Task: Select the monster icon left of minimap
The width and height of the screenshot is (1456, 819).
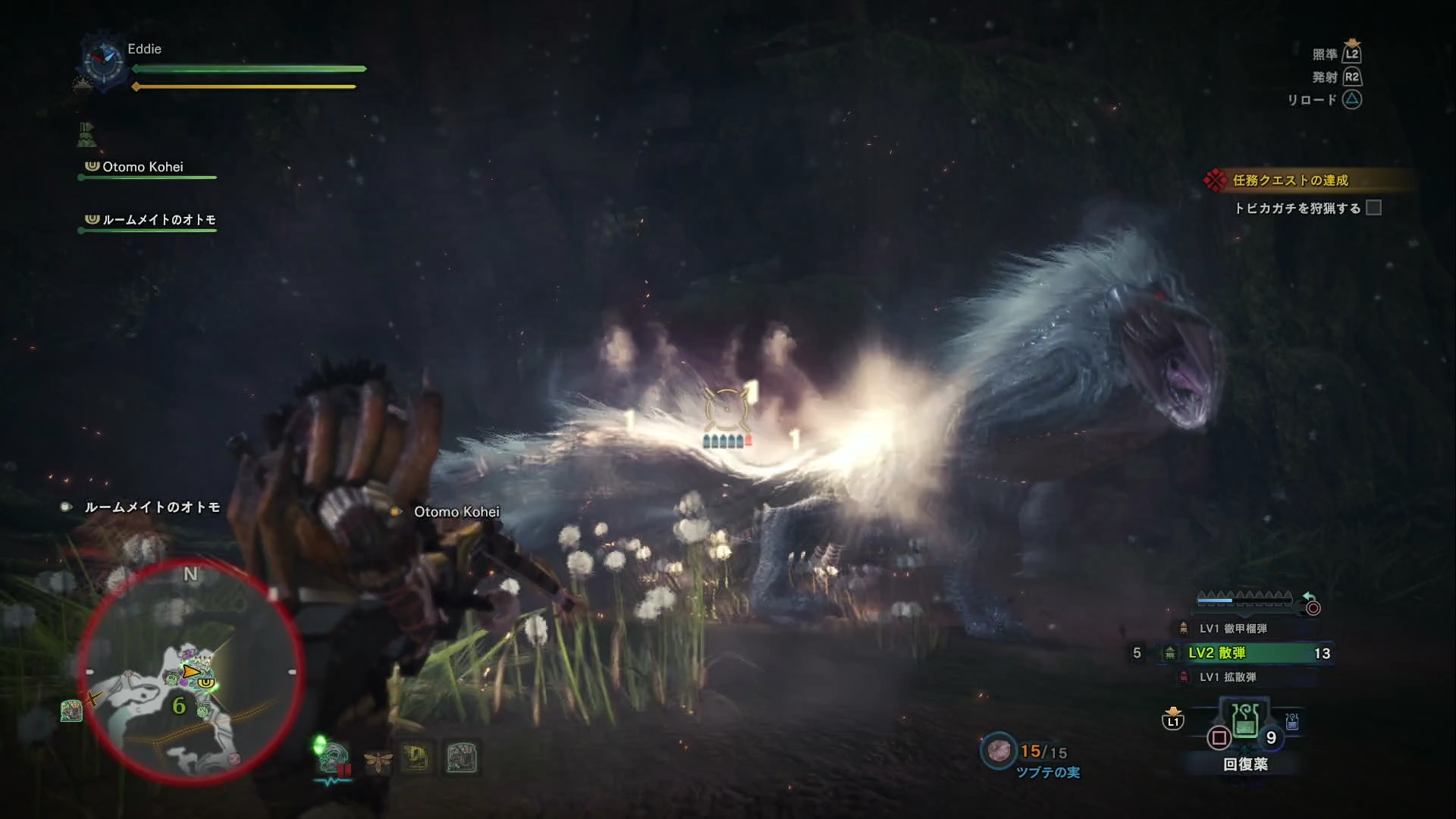Action: 71,711
